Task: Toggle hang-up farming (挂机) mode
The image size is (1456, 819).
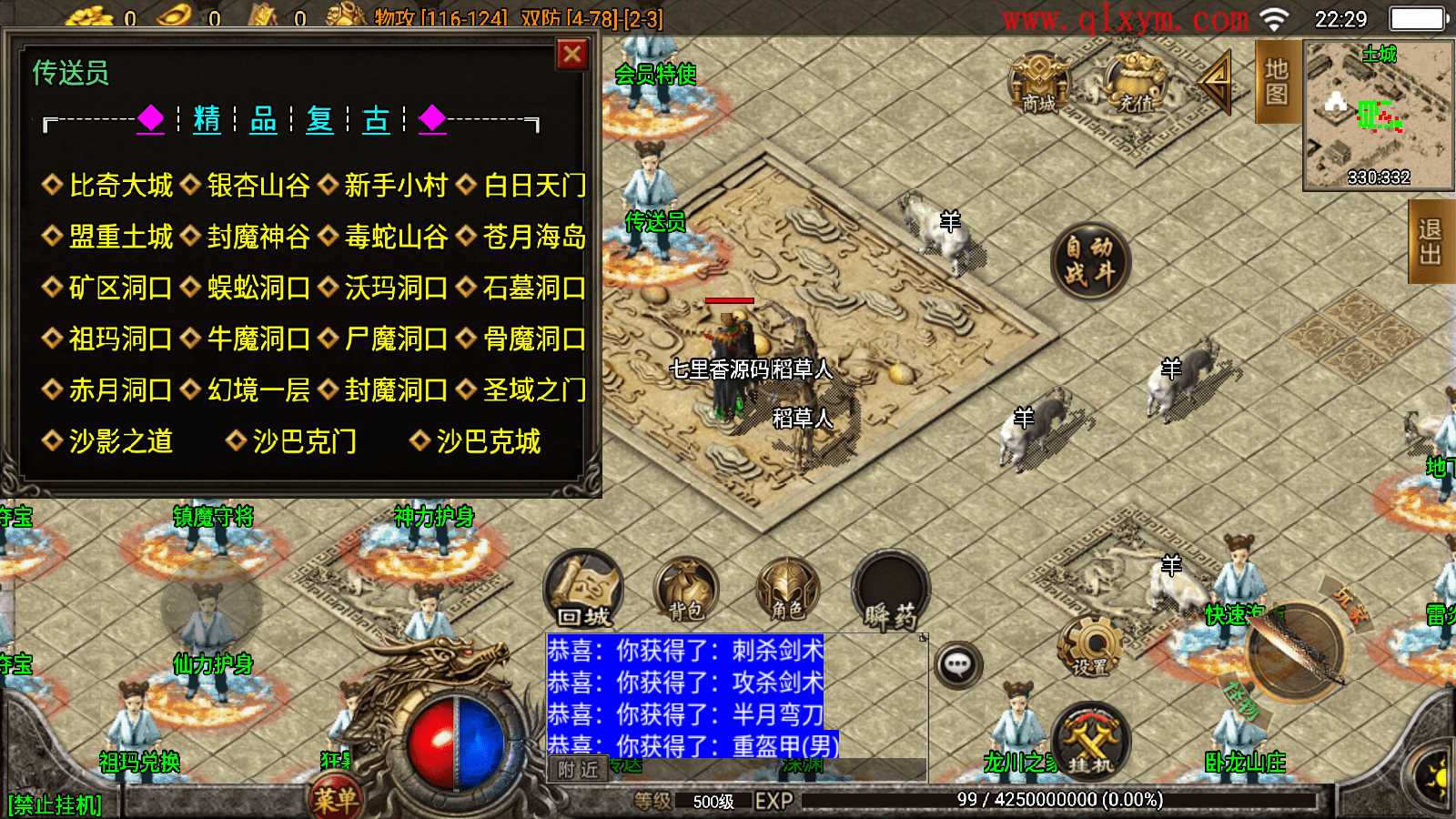Action: coord(1089,742)
